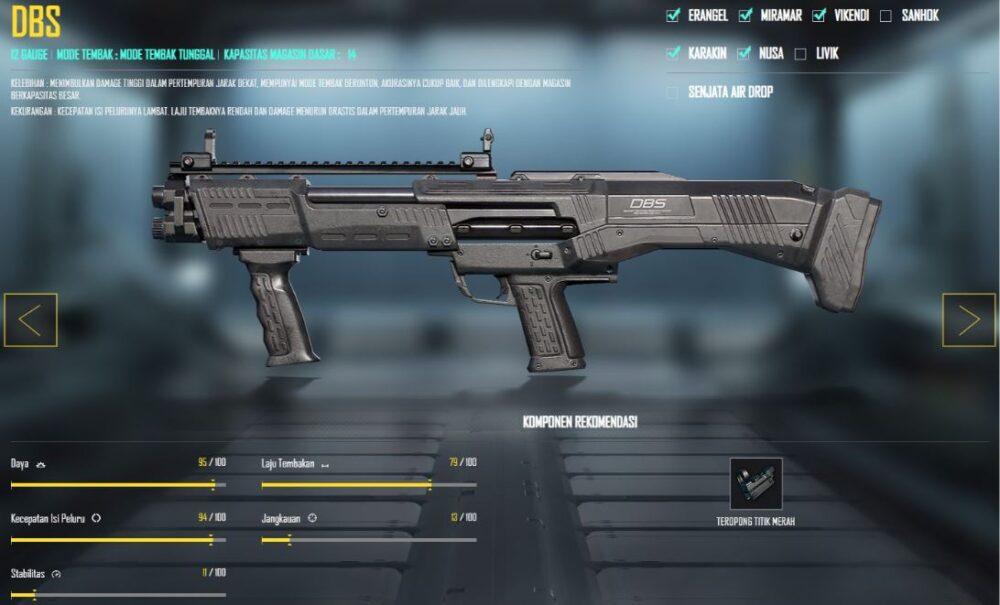
Task: Select the Teropong Titik Merah attachment thumbnail
Action: 756,484
